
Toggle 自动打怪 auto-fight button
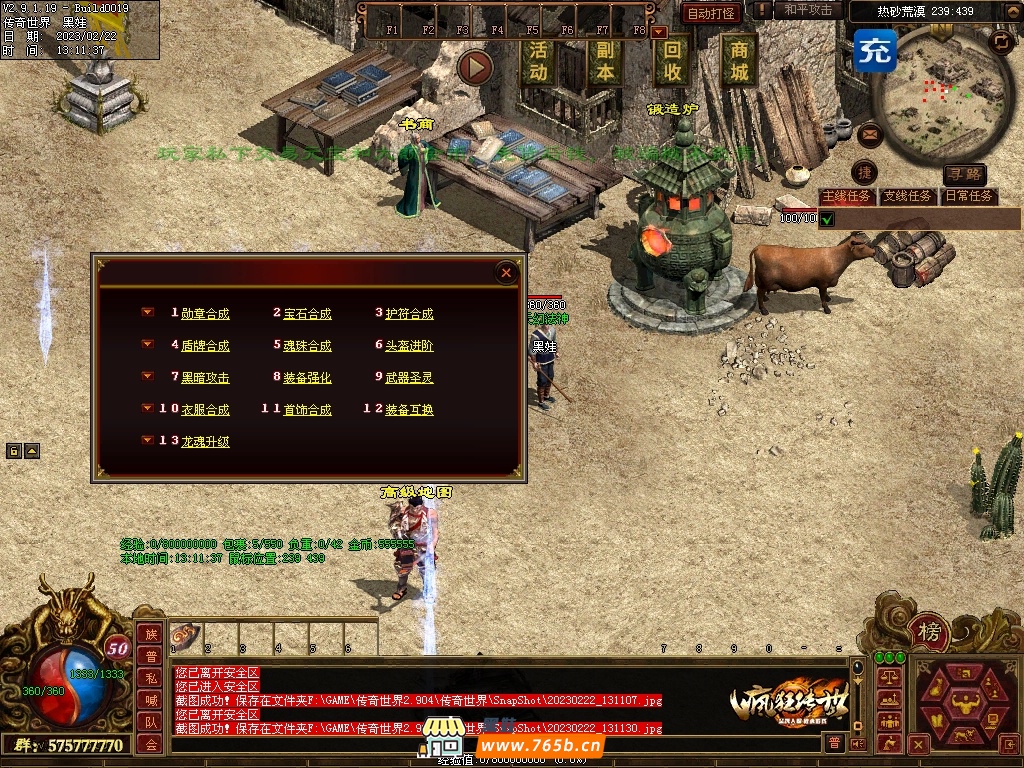click(711, 13)
